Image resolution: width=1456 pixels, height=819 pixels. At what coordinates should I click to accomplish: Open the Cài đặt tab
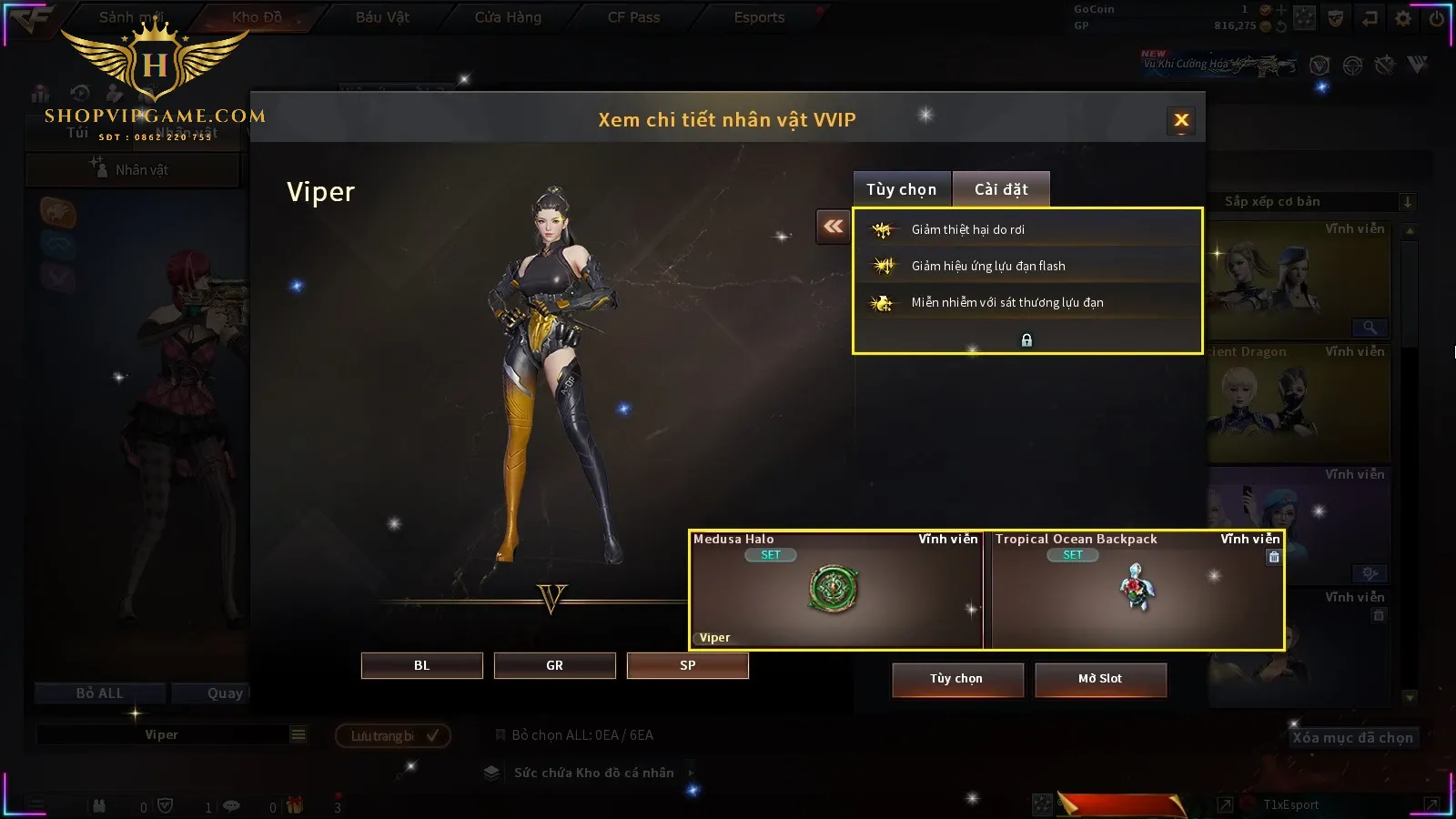(x=1001, y=189)
